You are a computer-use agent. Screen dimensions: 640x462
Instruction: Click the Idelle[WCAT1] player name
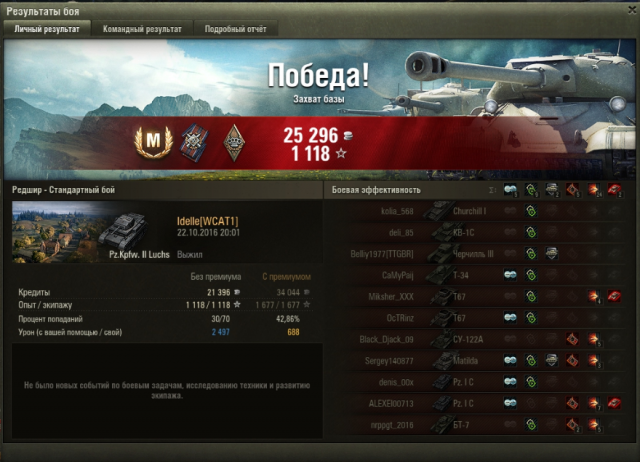207,221
